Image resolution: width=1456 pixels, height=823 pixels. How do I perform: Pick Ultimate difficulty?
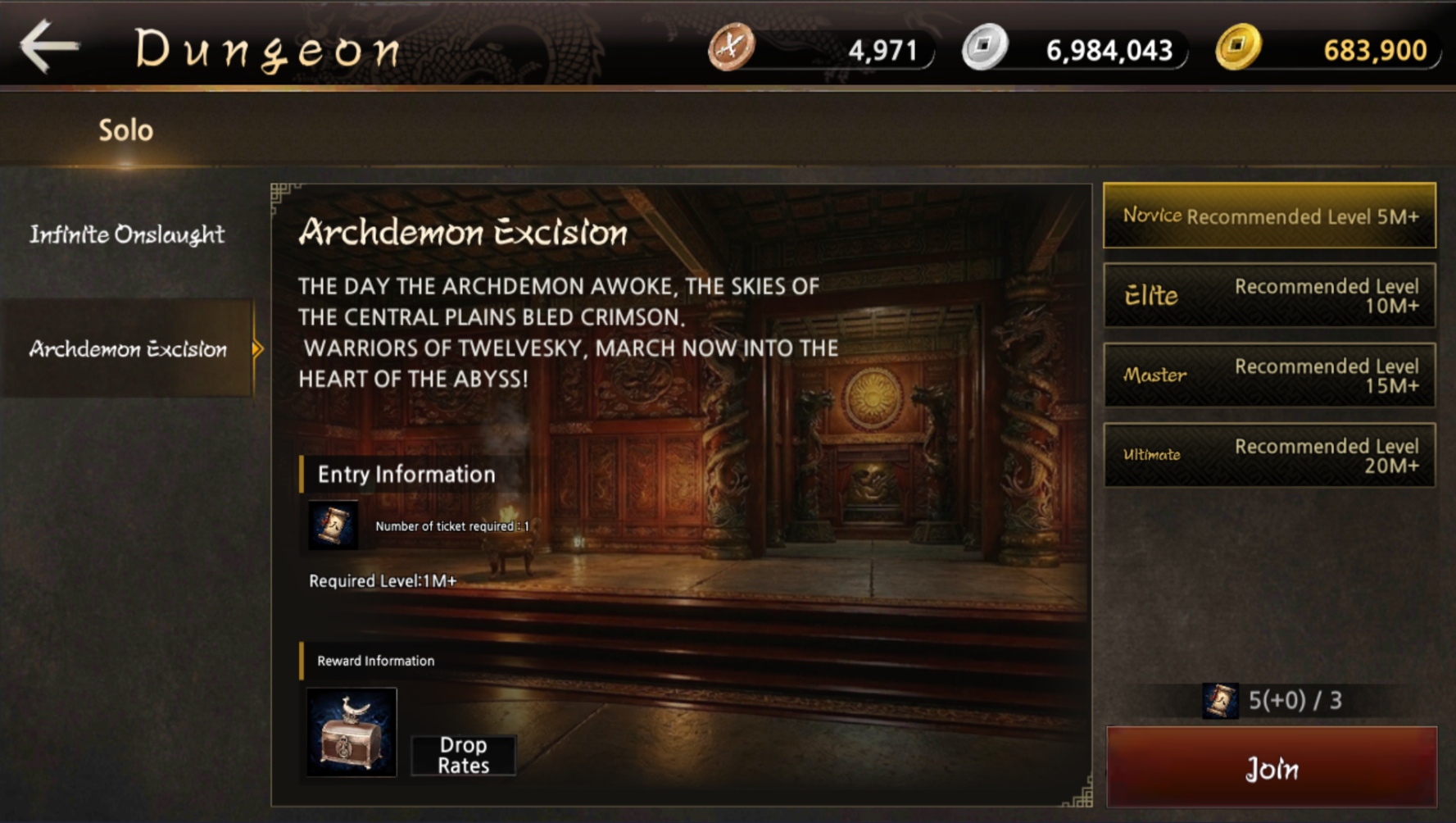(x=1268, y=455)
